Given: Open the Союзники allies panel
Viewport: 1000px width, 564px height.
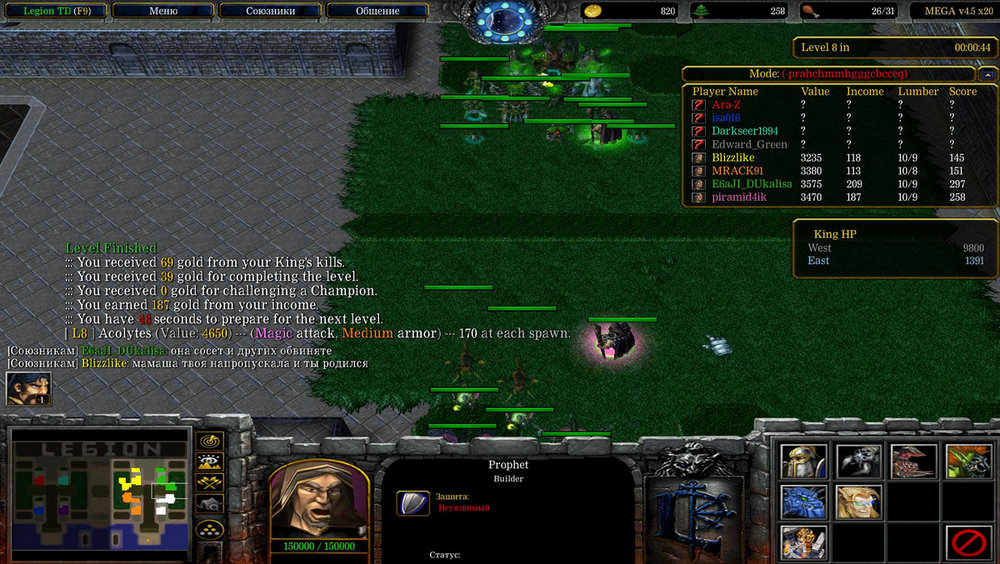Looking at the screenshot, I should [x=270, y=11].
